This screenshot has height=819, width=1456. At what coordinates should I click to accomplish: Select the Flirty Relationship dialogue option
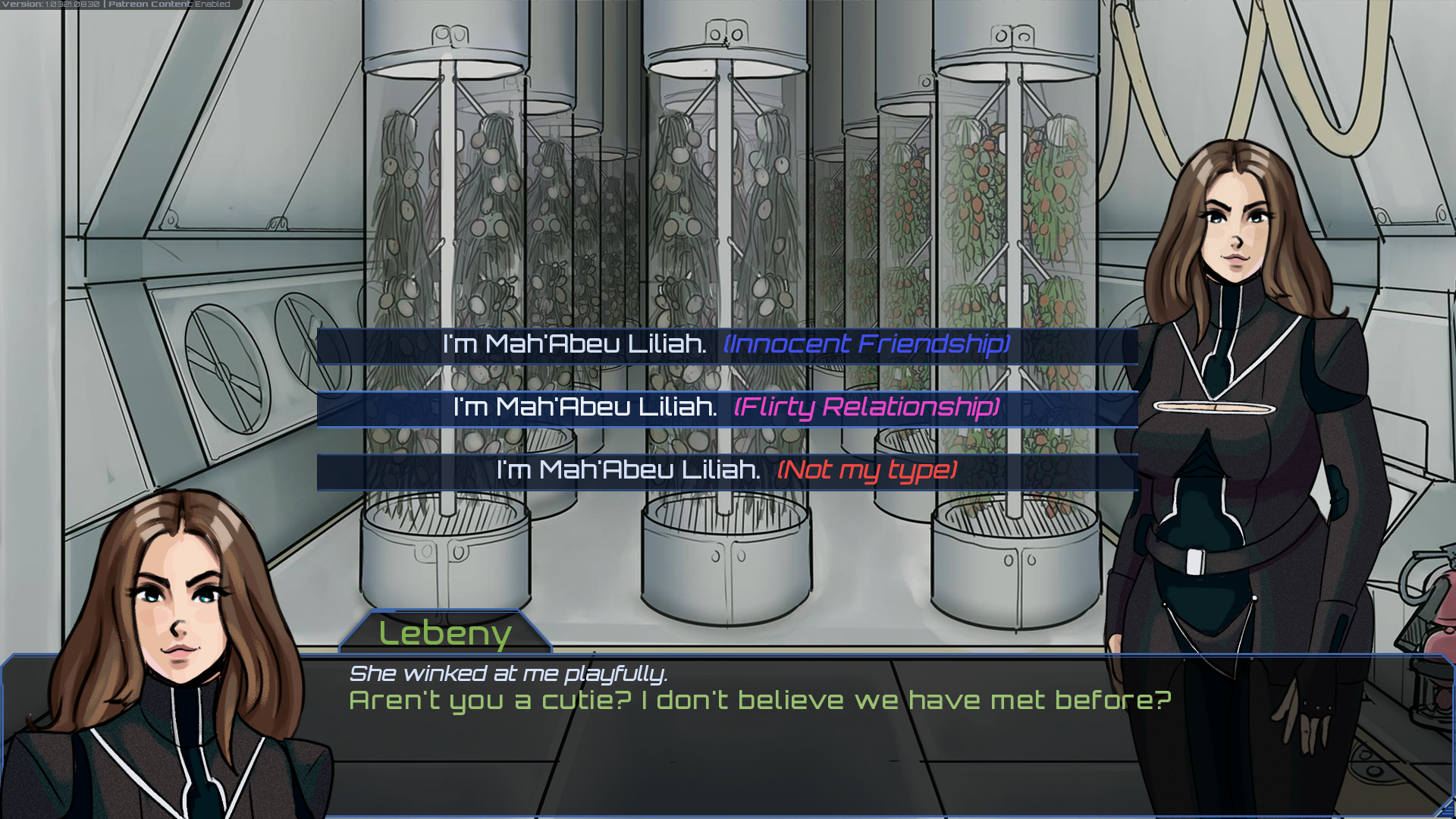726,408
